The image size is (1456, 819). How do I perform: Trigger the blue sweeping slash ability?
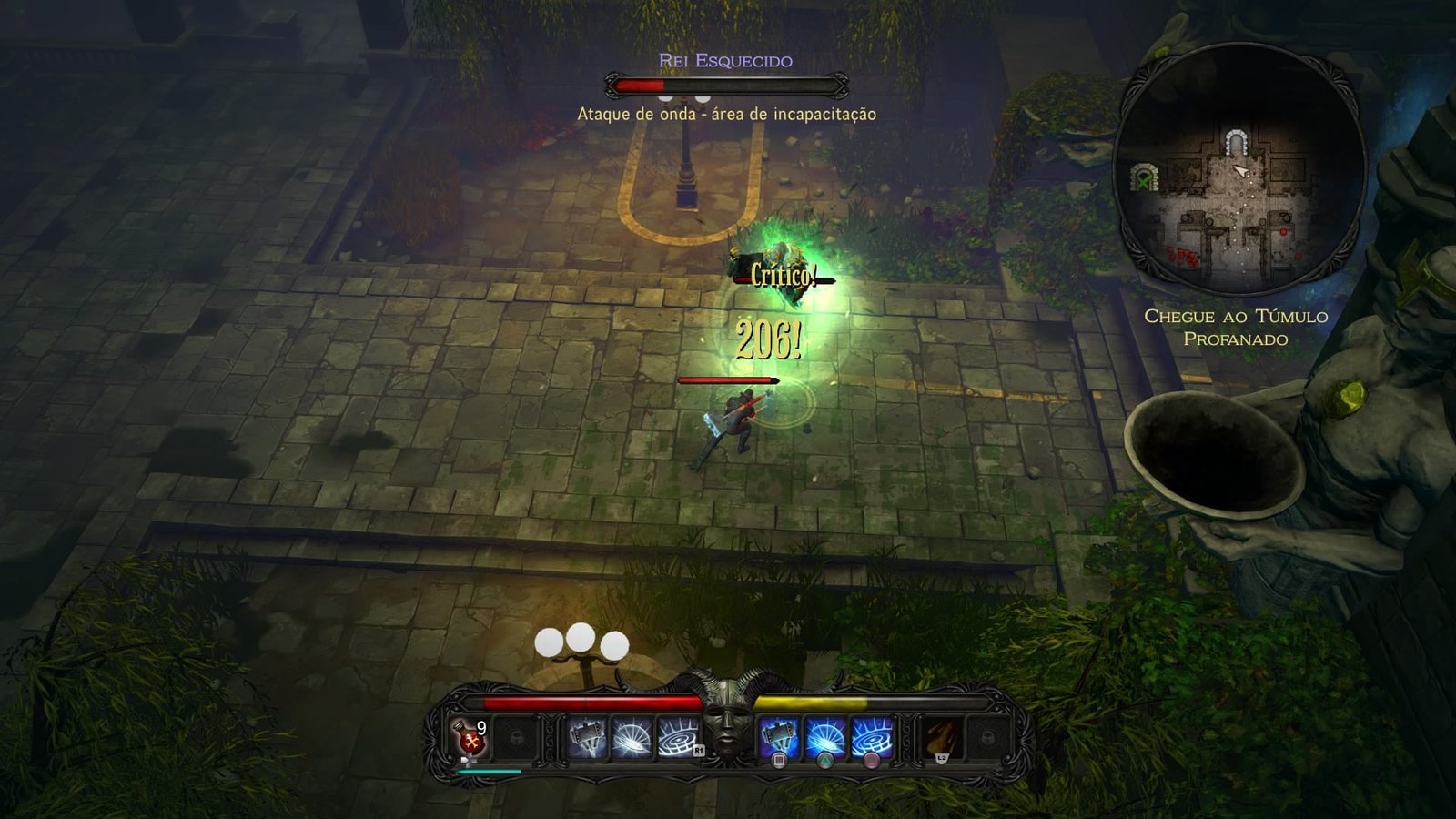[824, 737]
